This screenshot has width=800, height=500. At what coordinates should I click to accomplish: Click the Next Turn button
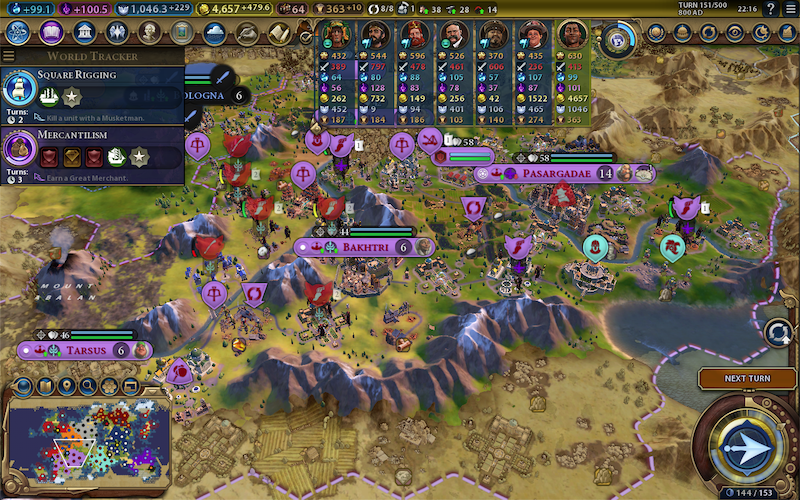click(748, 379)
